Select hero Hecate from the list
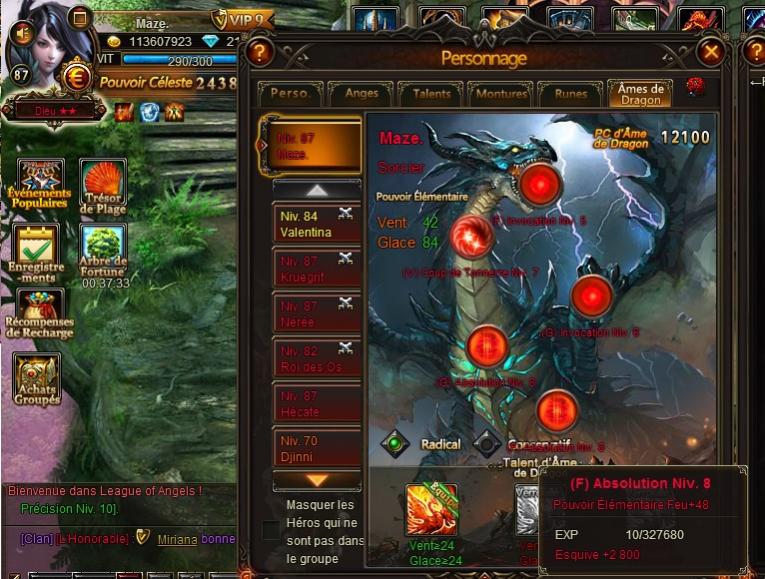 pos(316,404)
